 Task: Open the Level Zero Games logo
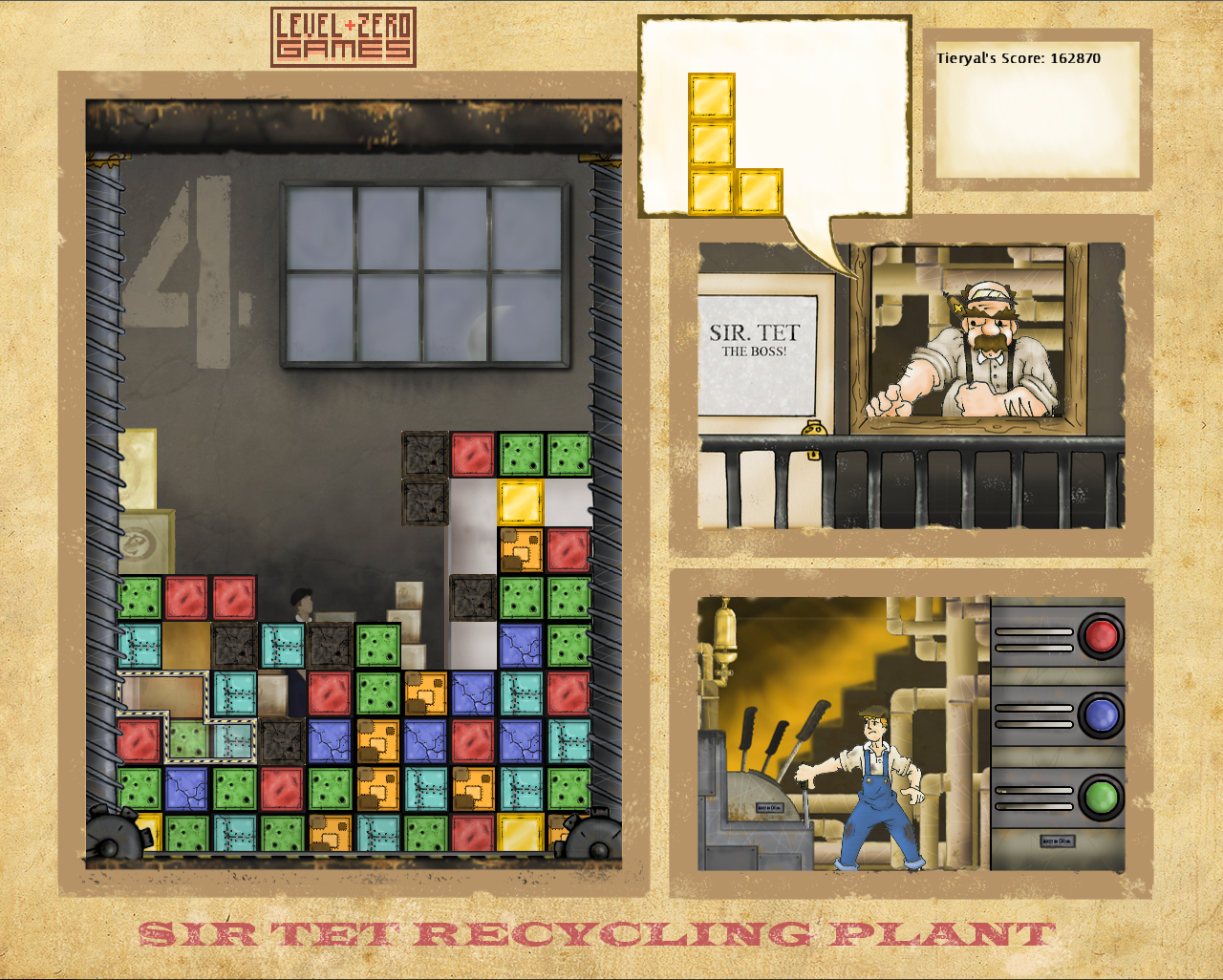[x=343, y=37]
